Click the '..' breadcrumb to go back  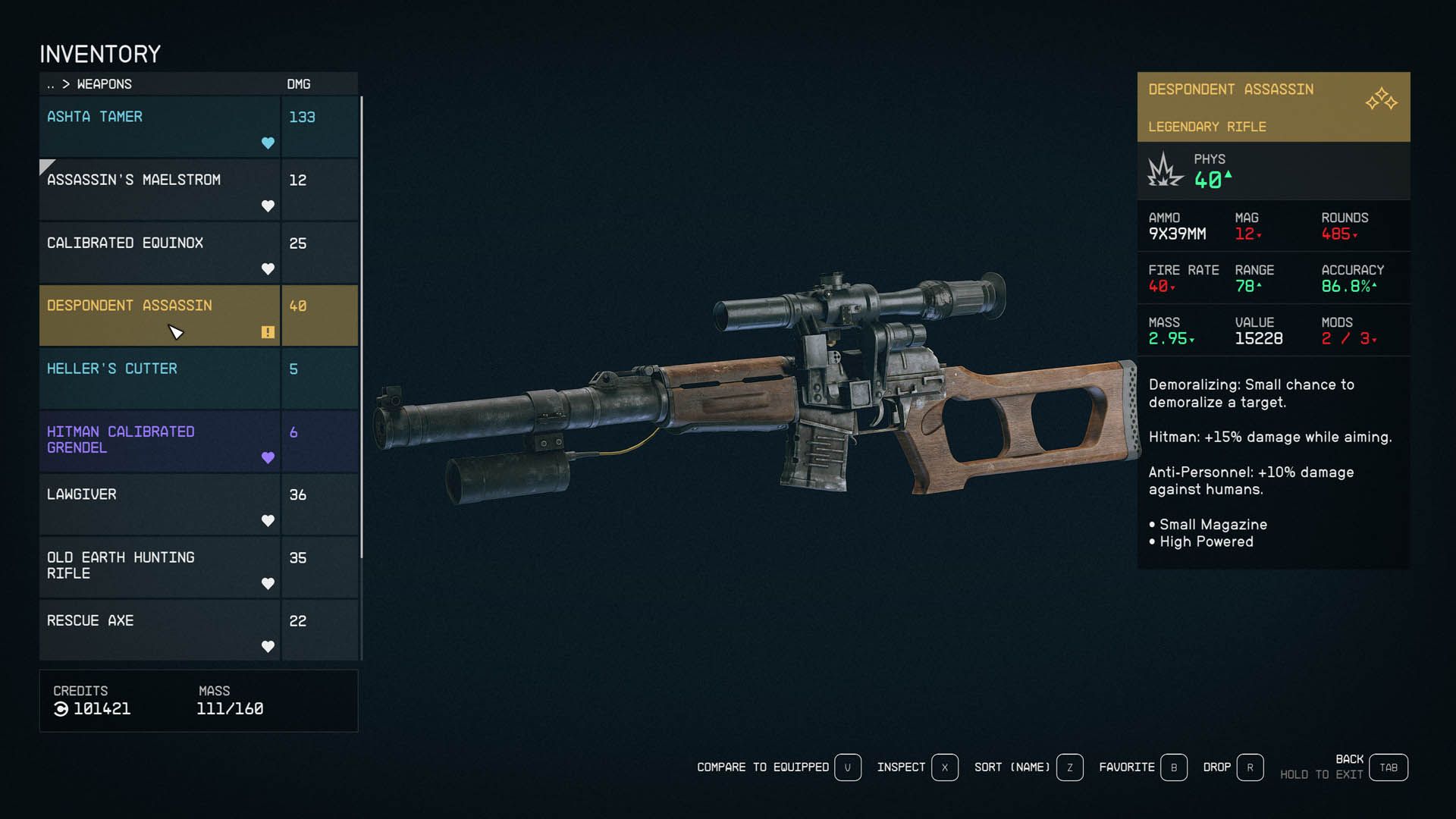tap(50, 84)
